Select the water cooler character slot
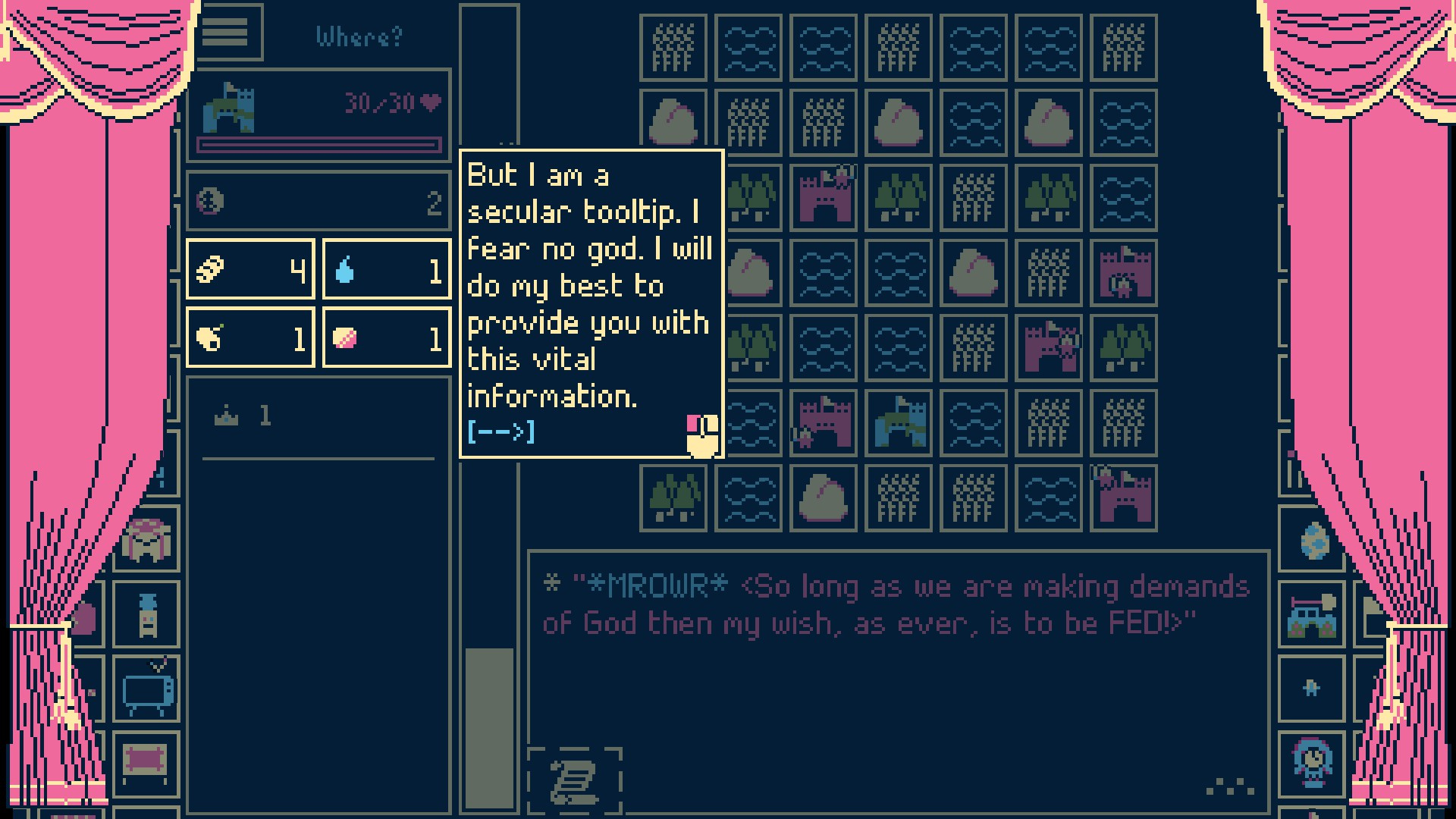 point(147,614)
